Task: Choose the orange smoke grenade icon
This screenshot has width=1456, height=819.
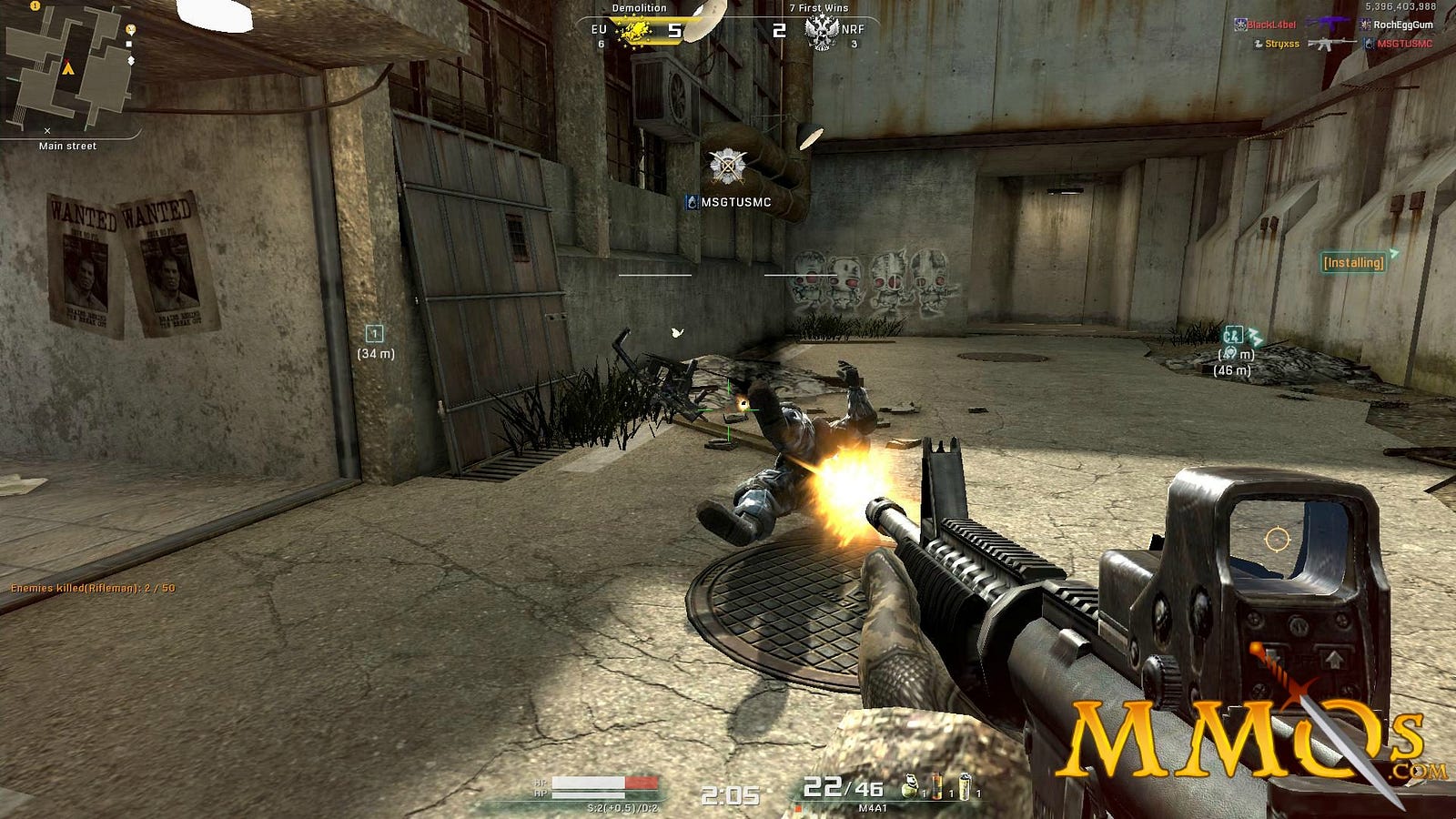Action: [x=936, y=786]
